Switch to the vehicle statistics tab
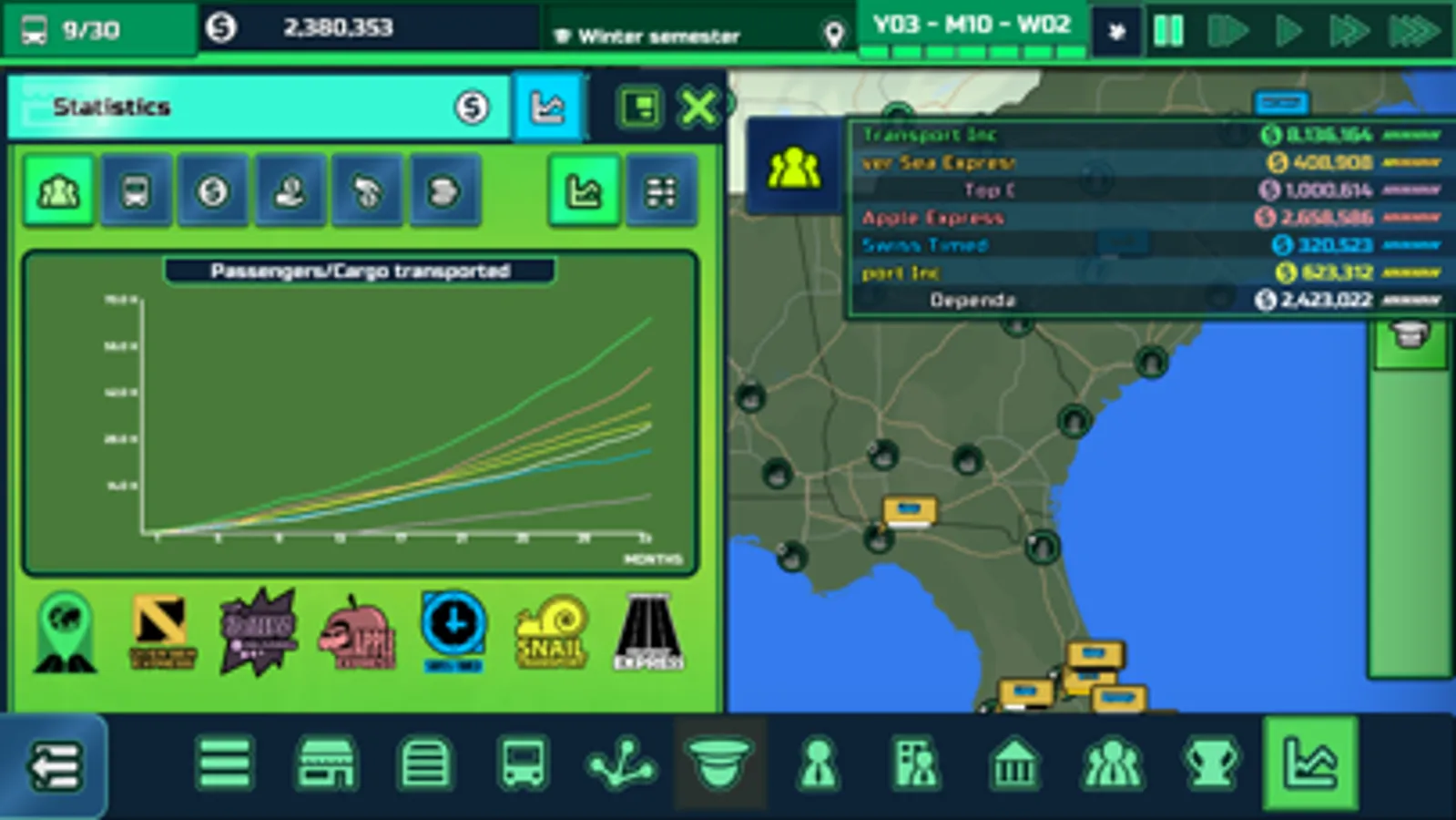The image size is (1456, 820). [x=135, y=191]
